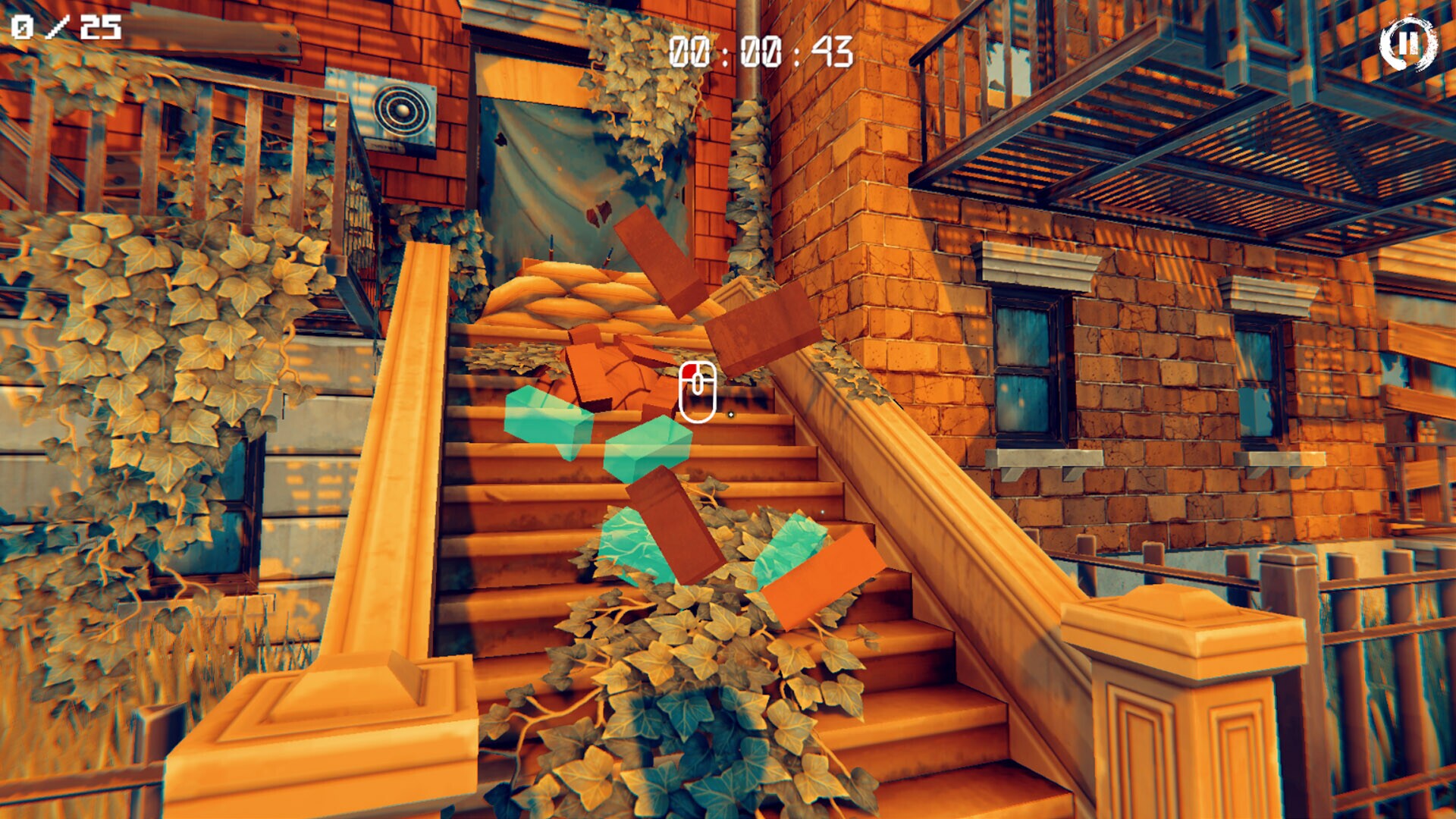Click the small white crosshair dot near screen center
The height and width of the screenshot is (819, 1456).
point(730,415)
